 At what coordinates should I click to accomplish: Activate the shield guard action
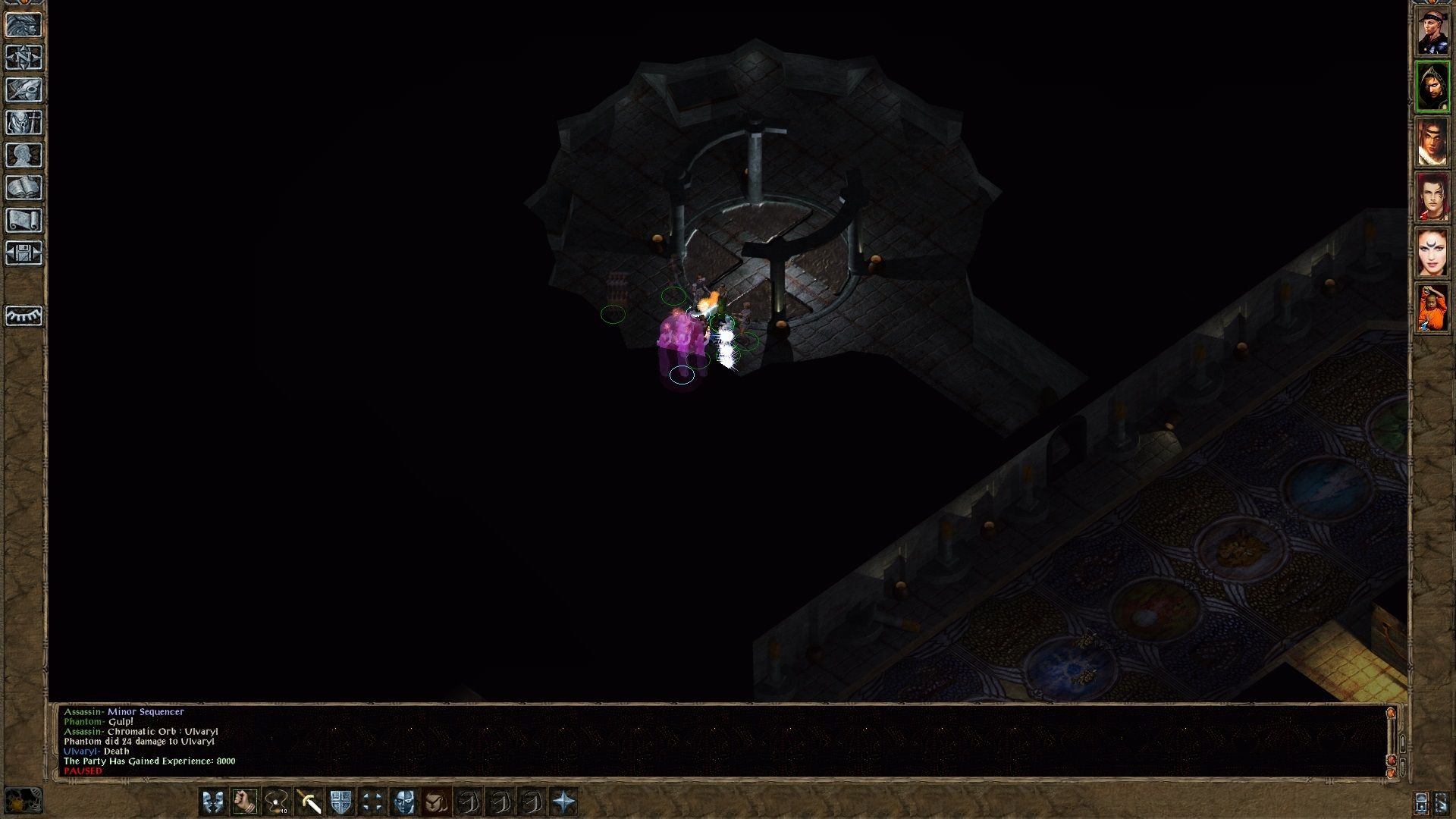coord(340,802)
